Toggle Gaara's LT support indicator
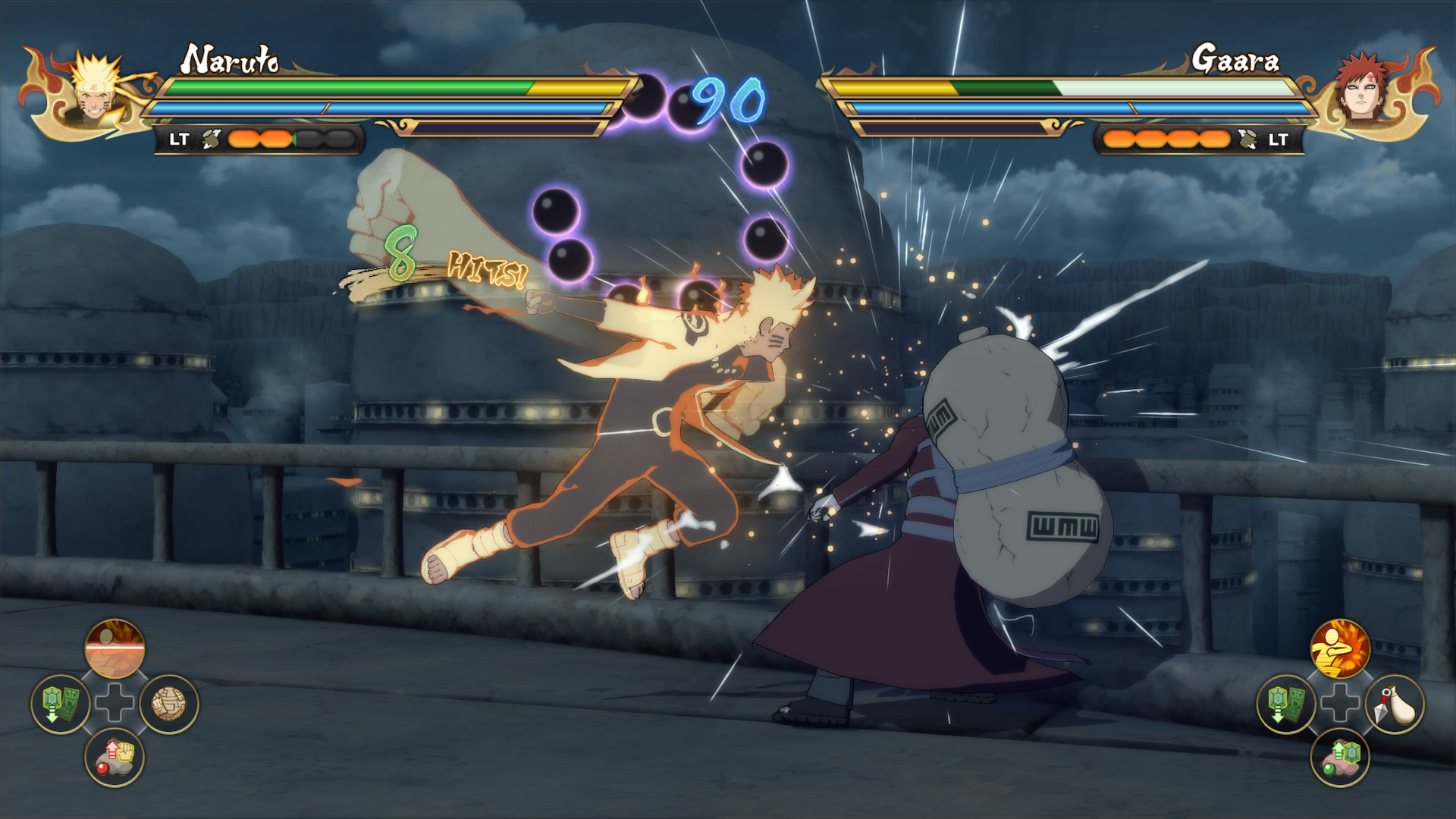 [x=1277, y=140]
